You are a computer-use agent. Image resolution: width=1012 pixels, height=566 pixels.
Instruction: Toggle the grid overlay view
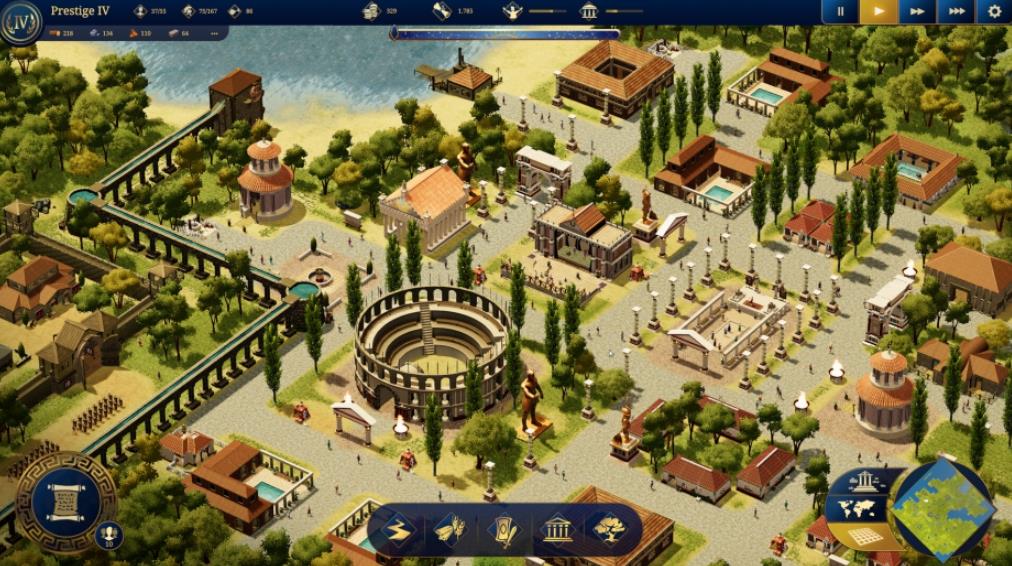(866, 535)
